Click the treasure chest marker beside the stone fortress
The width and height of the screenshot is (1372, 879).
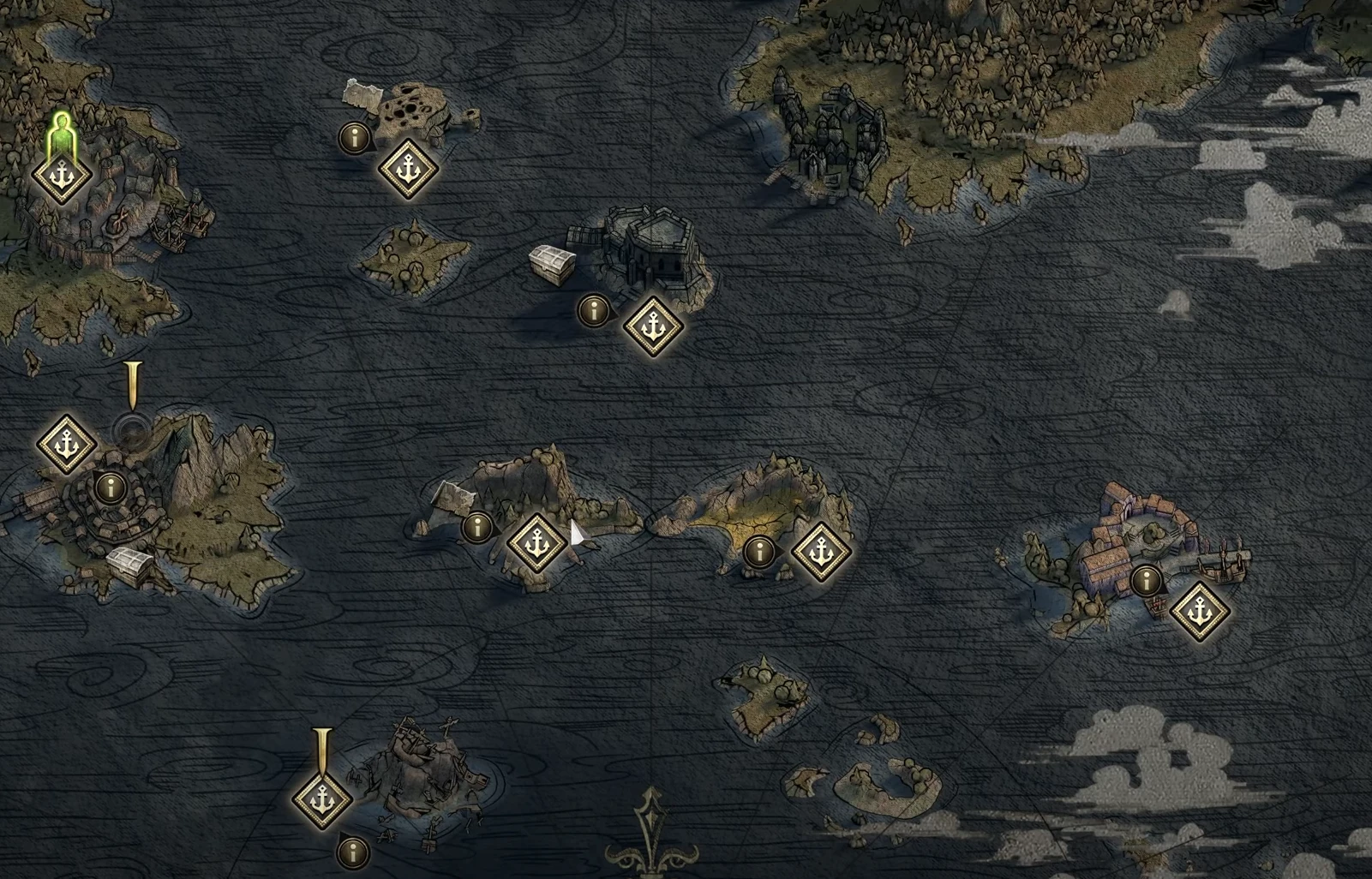[552, 264]
